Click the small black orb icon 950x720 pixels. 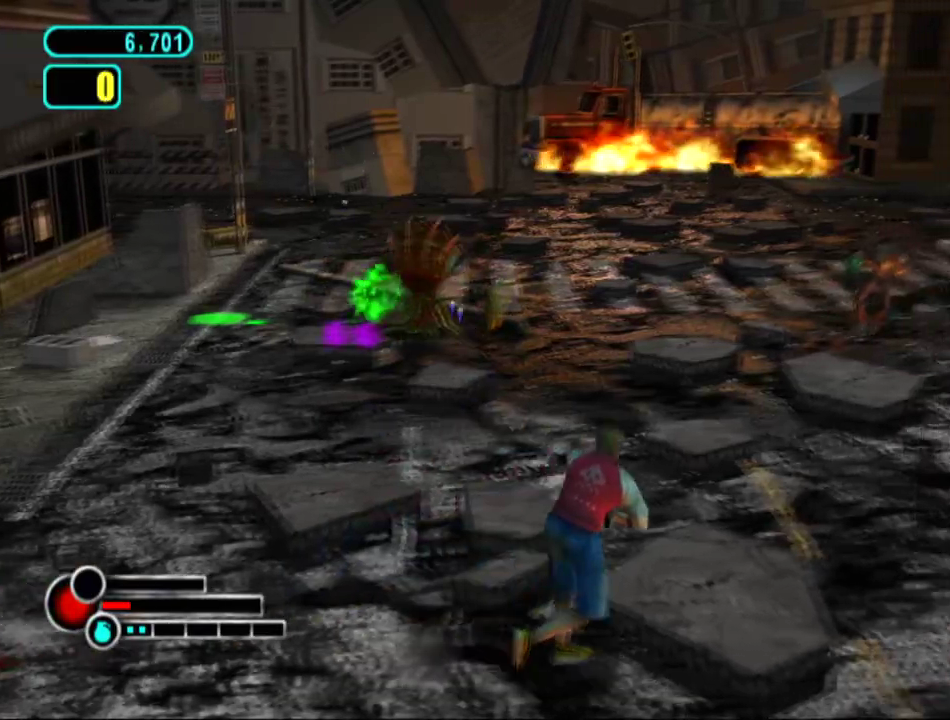click(x=88, y=583)
